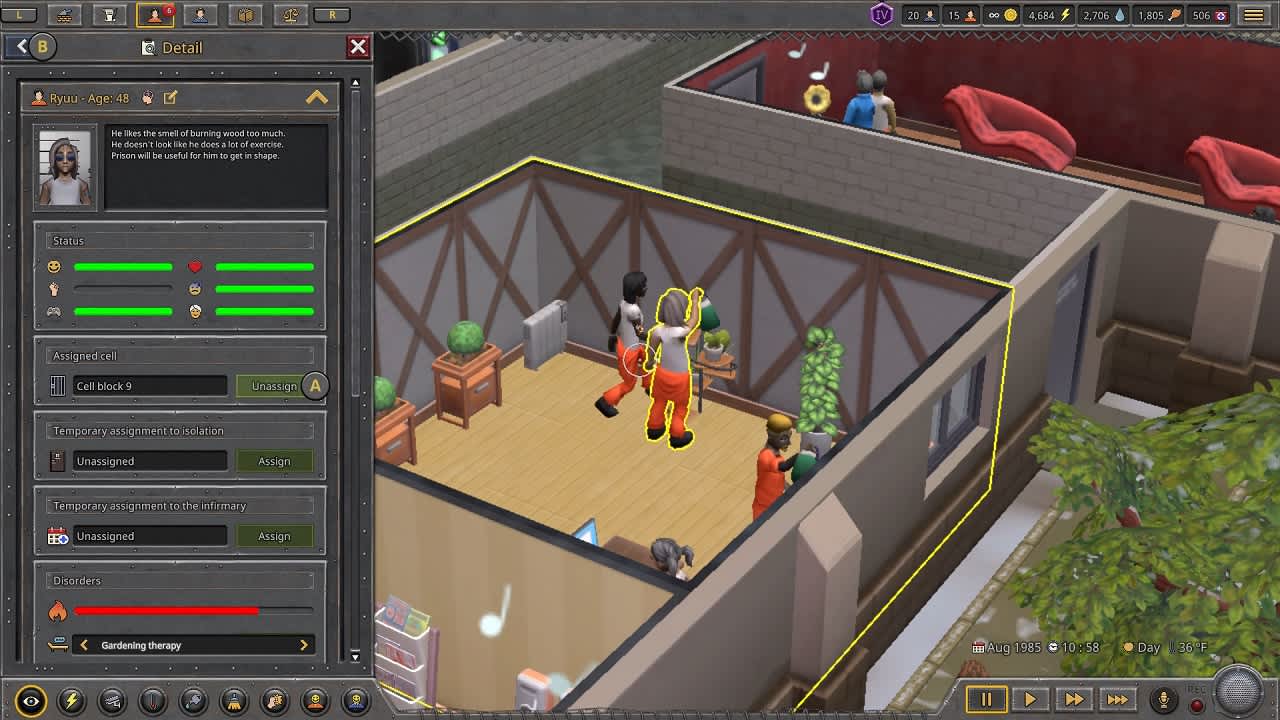Toggle the pause button on the time controls
The image size is (1280, 720).
click(x=986, y=699)
